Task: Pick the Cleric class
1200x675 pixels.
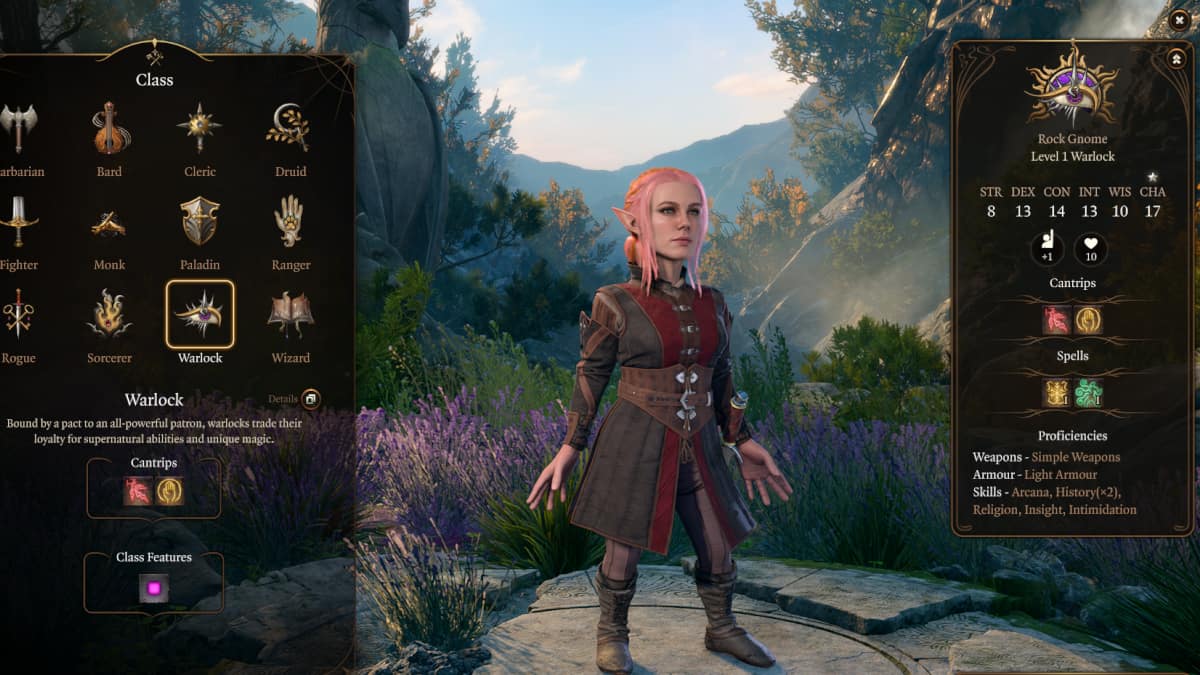Action: coord(200,128)
